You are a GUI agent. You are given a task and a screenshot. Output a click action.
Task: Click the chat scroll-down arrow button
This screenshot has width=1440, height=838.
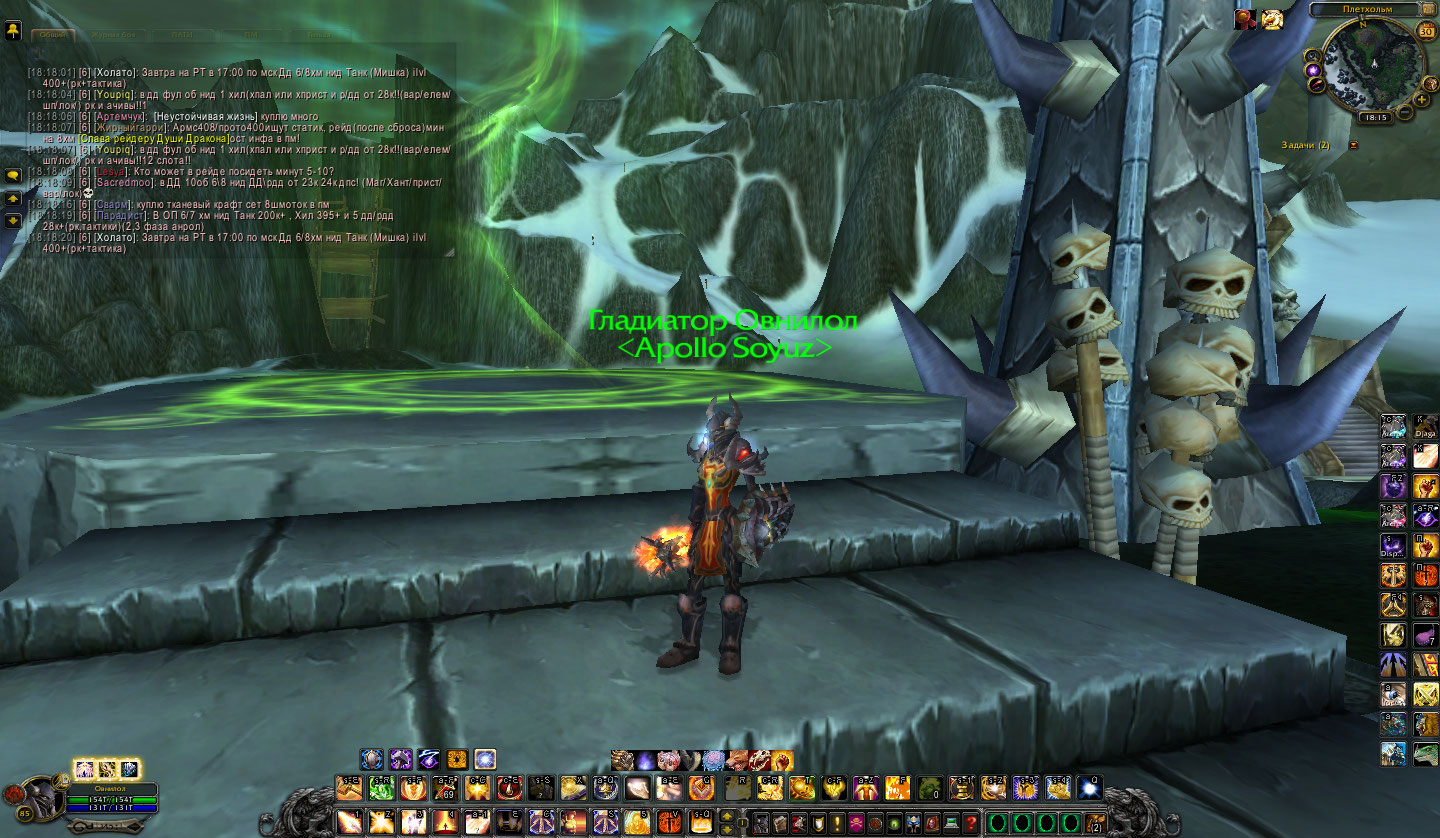[x=13, y=220]
